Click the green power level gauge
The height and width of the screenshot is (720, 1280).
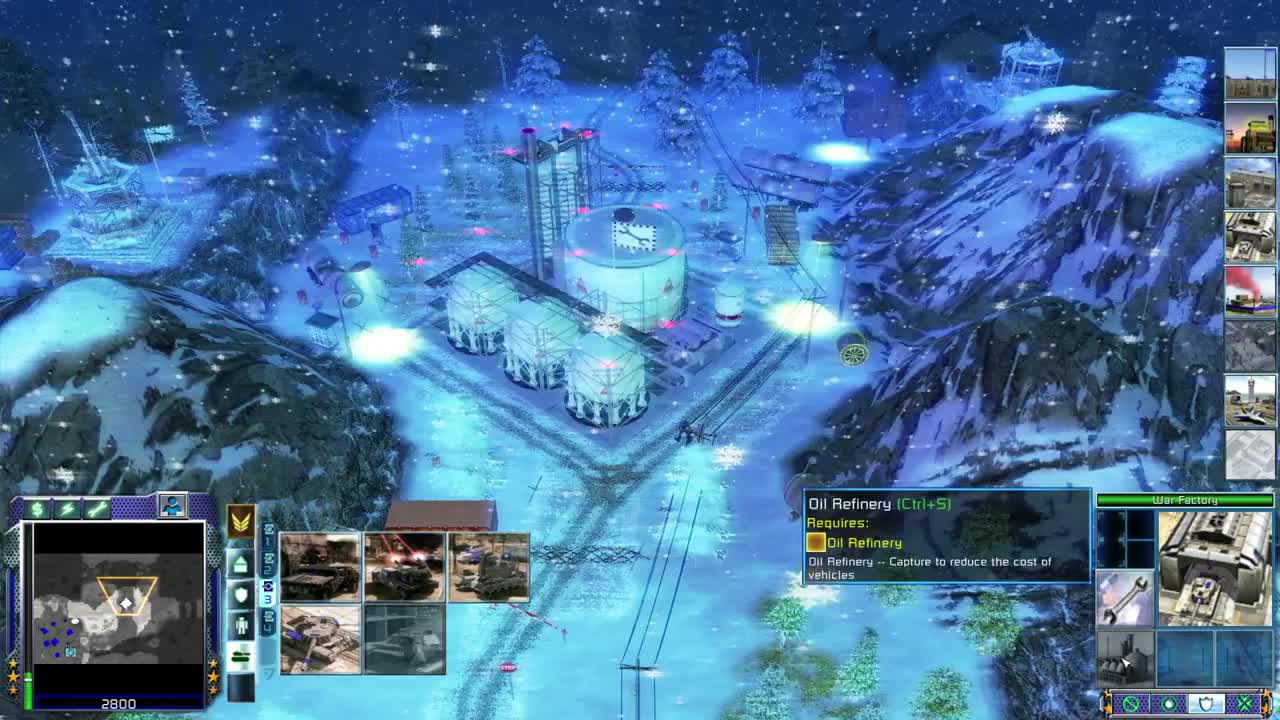[x=28, y=688]
